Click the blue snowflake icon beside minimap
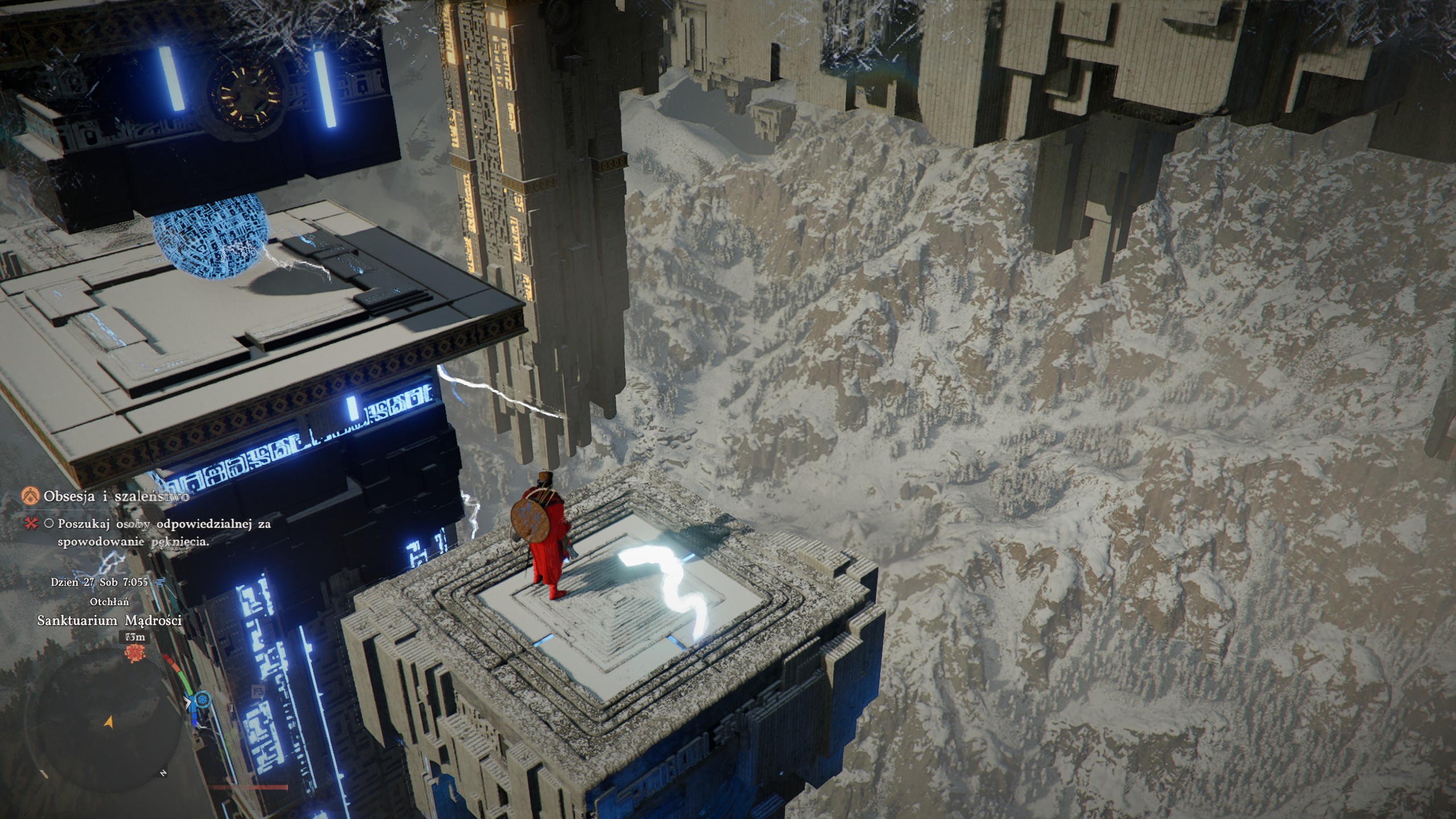This screenshot has height=819, width=1456. click(204, 699)
